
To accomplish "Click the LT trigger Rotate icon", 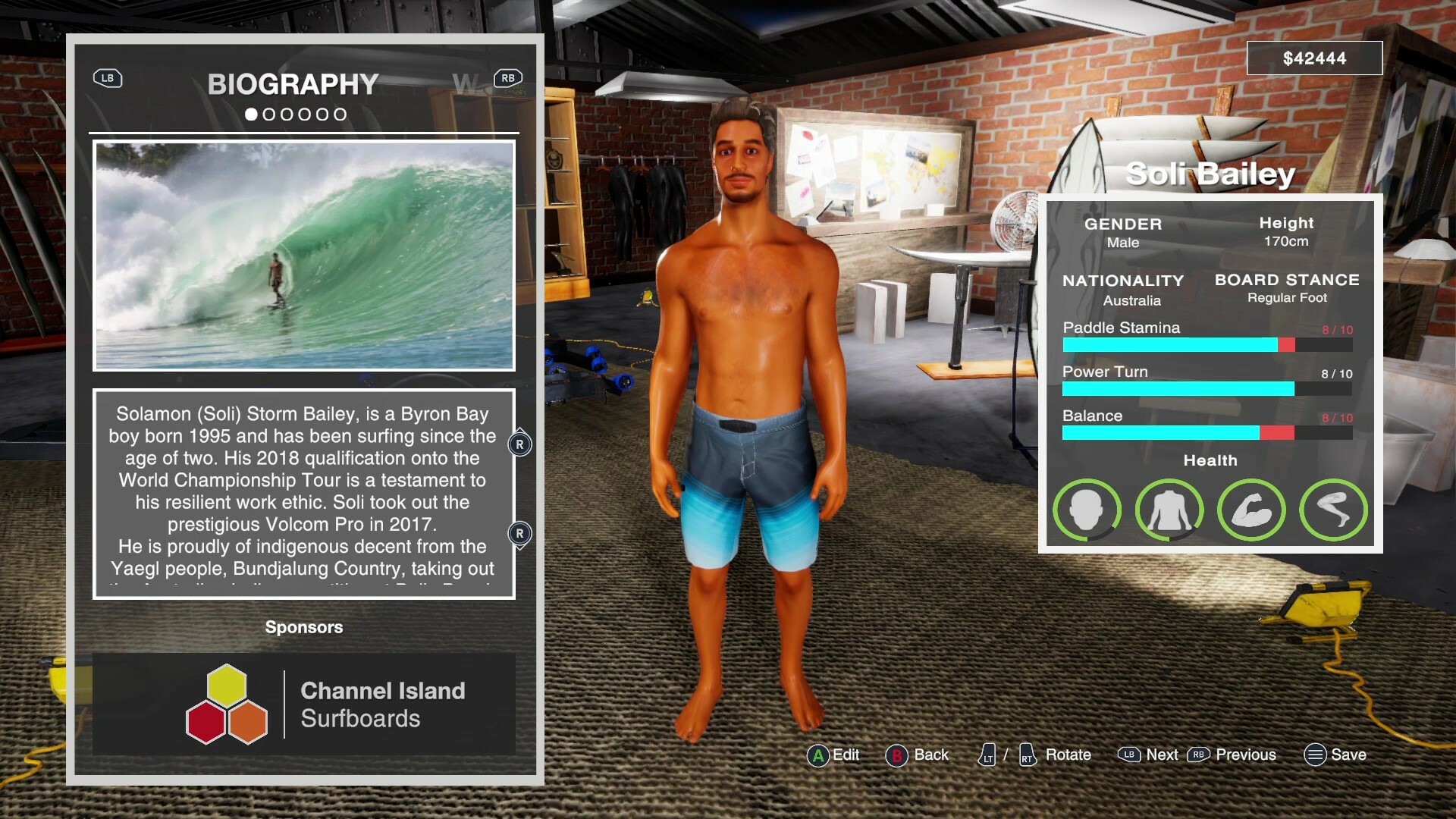I will (x=987, y=755).
